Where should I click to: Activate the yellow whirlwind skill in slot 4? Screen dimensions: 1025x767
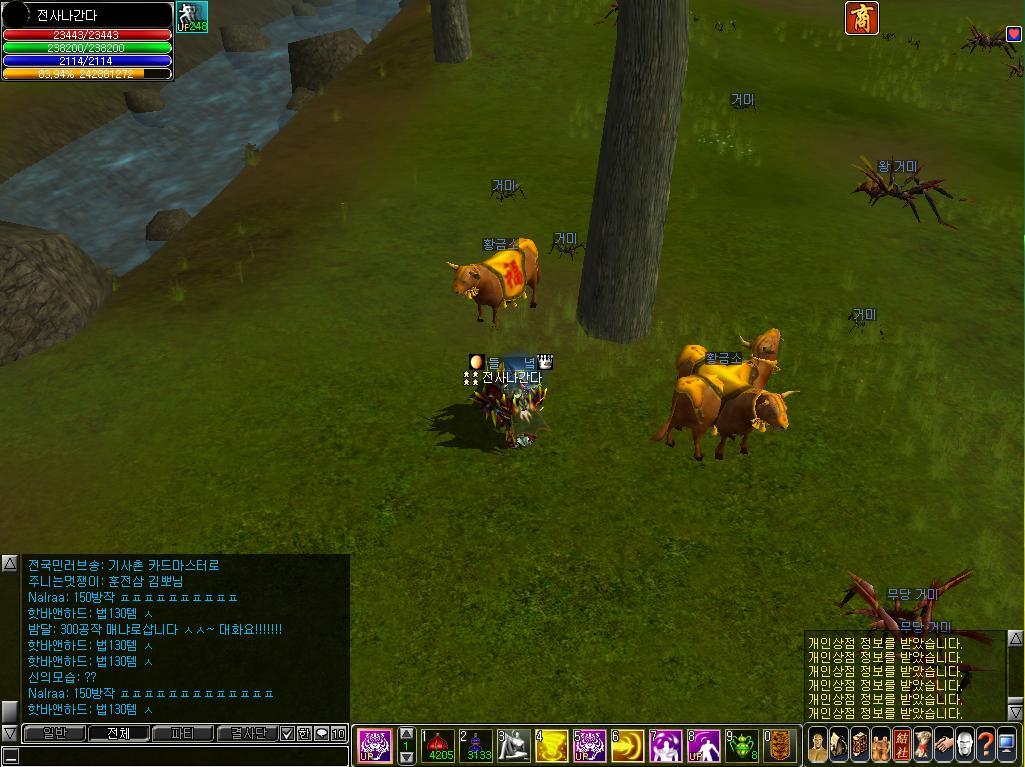[552, 746]
